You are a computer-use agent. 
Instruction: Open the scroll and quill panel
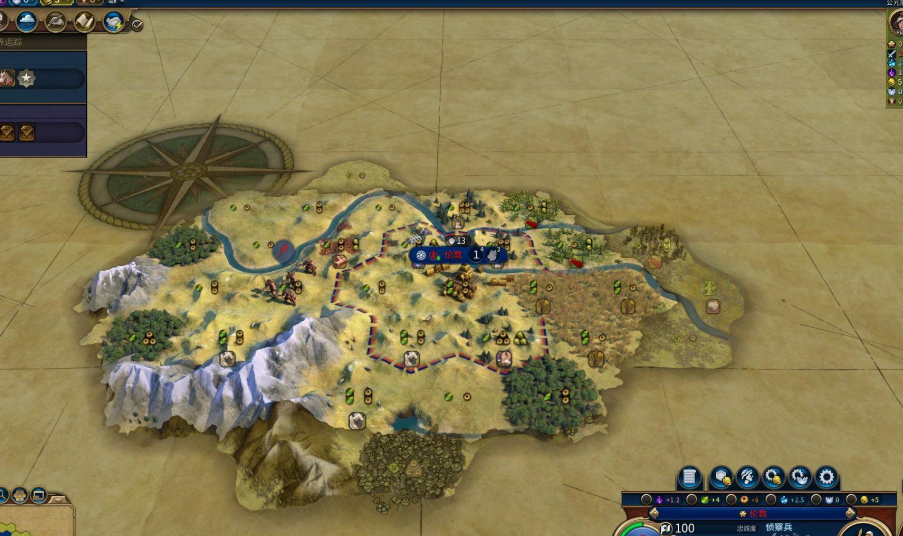pos(85,20)
